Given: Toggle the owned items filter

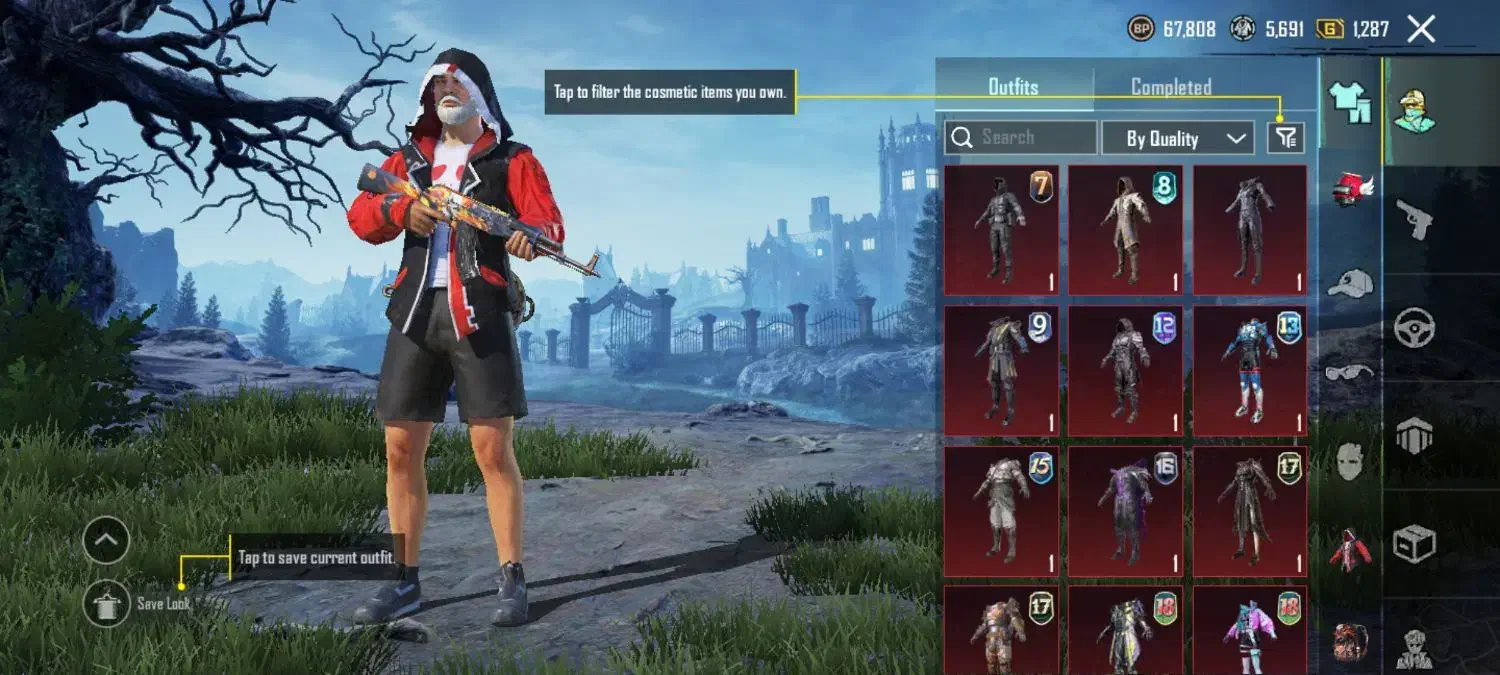Looking at the screenshot, I should coord(1285,138).
